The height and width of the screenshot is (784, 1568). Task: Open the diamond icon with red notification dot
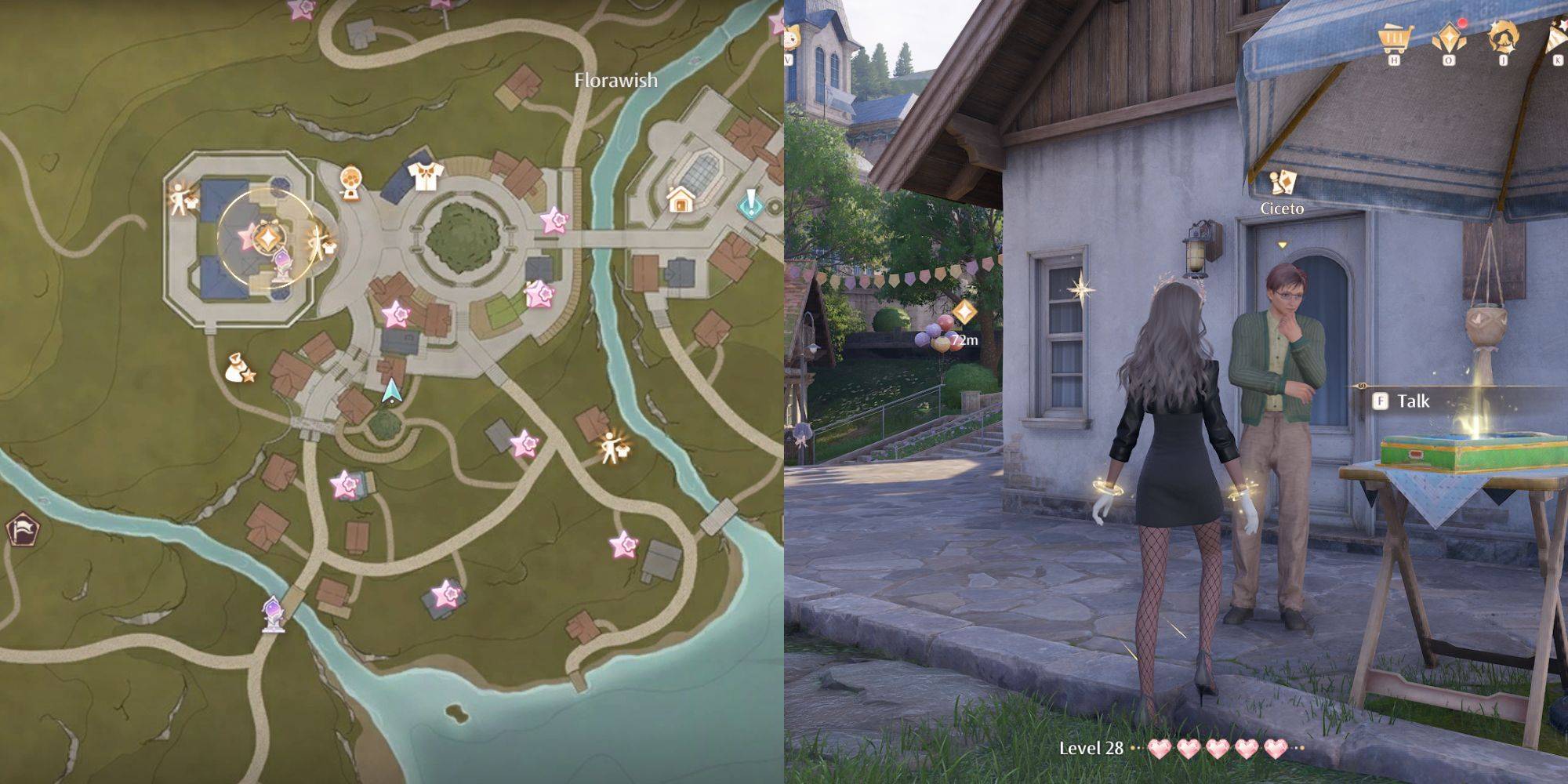1447,36
